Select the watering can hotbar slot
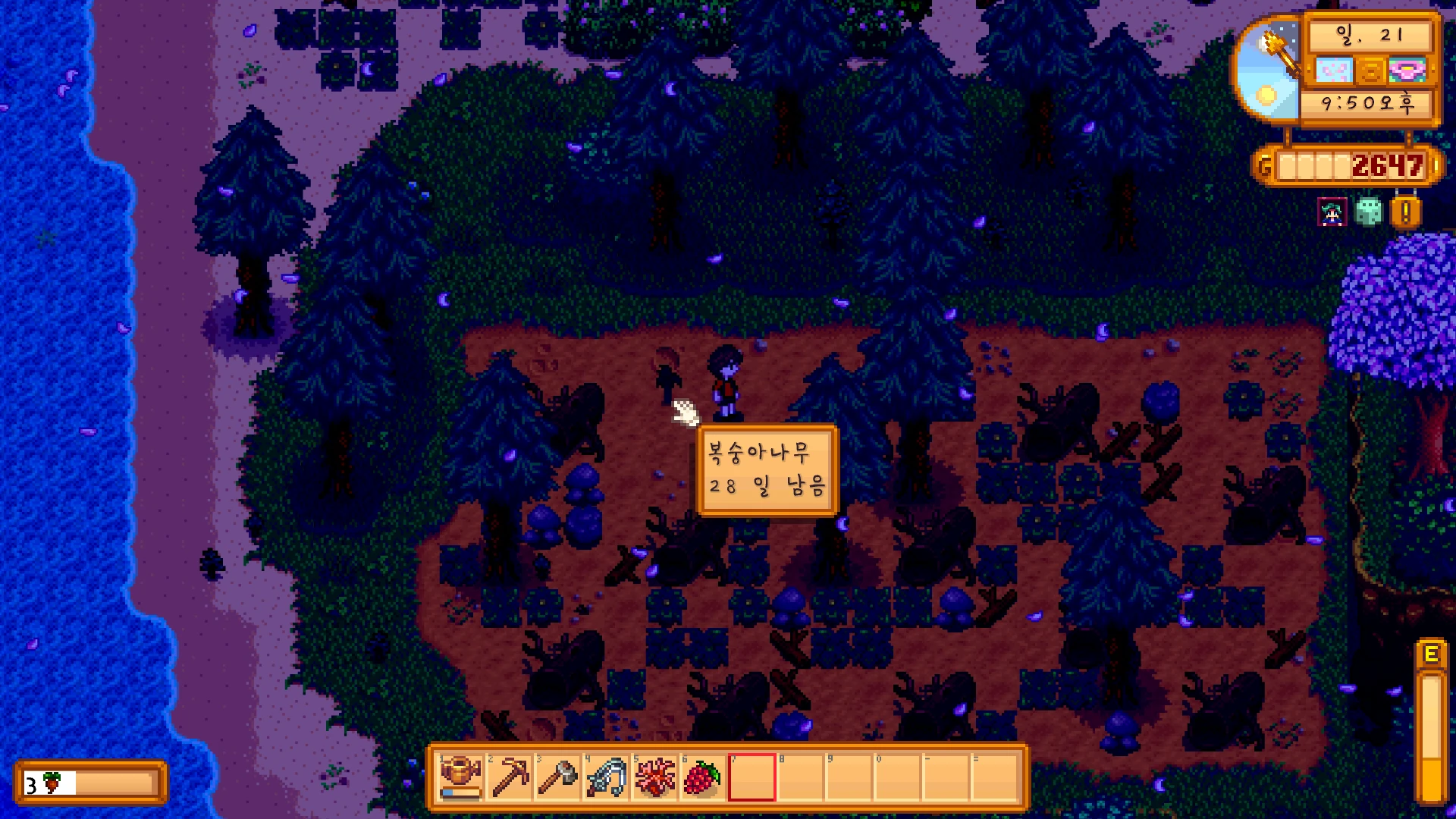 coord(461,777)
